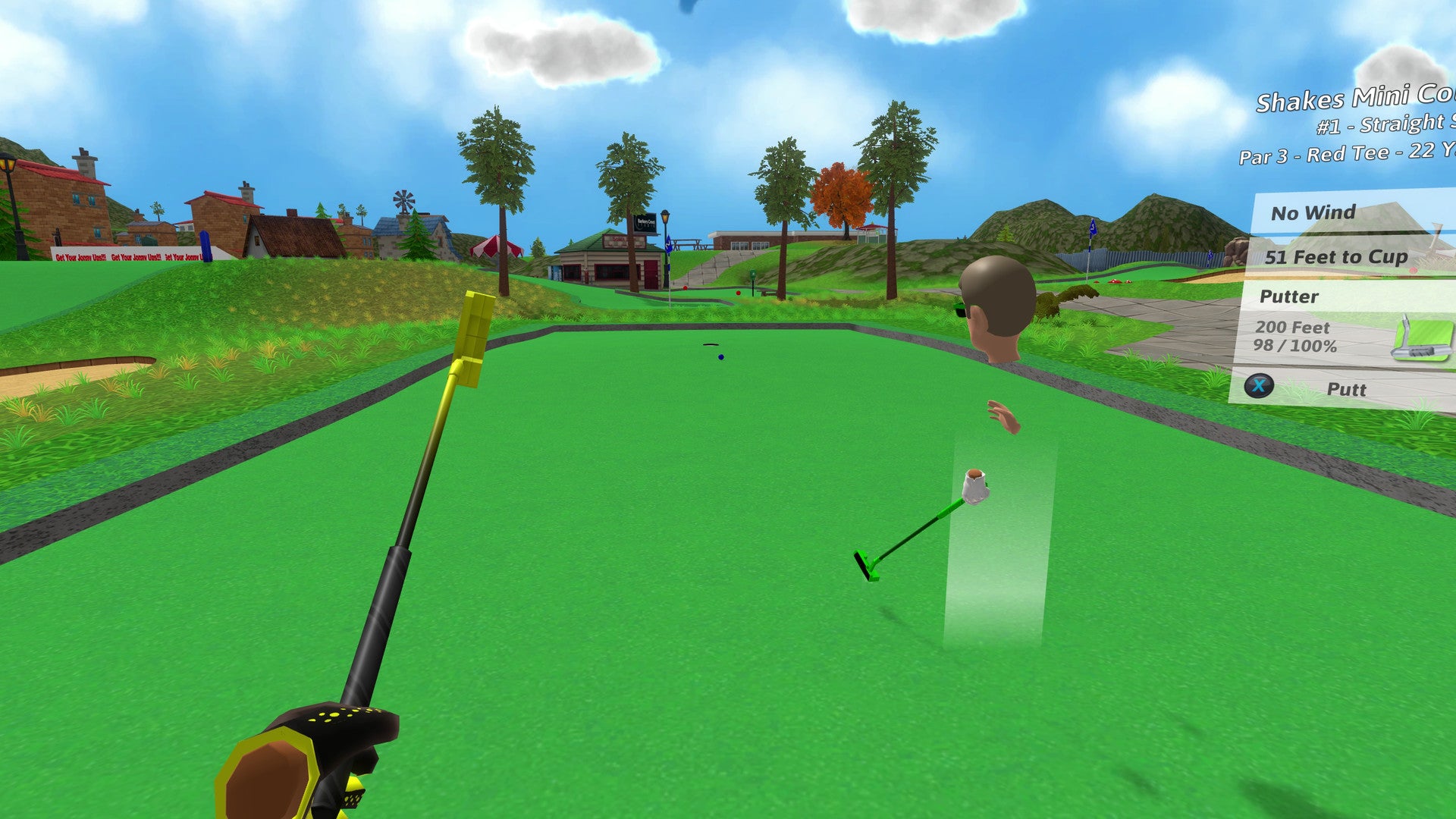Click the cup hole on the putting green

point(711,344)
